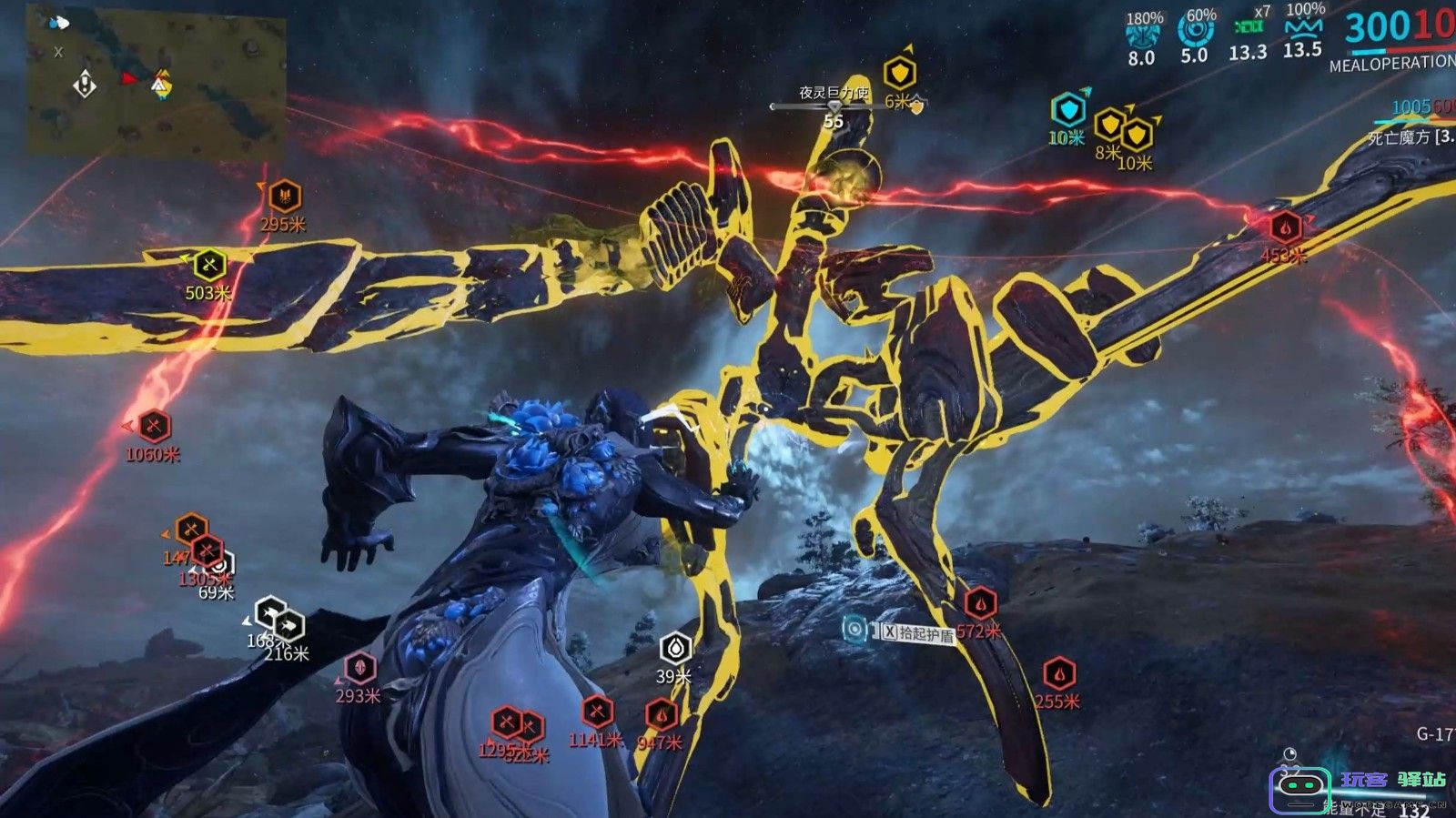Click the 100% crown buff icon

[1303, 26]
